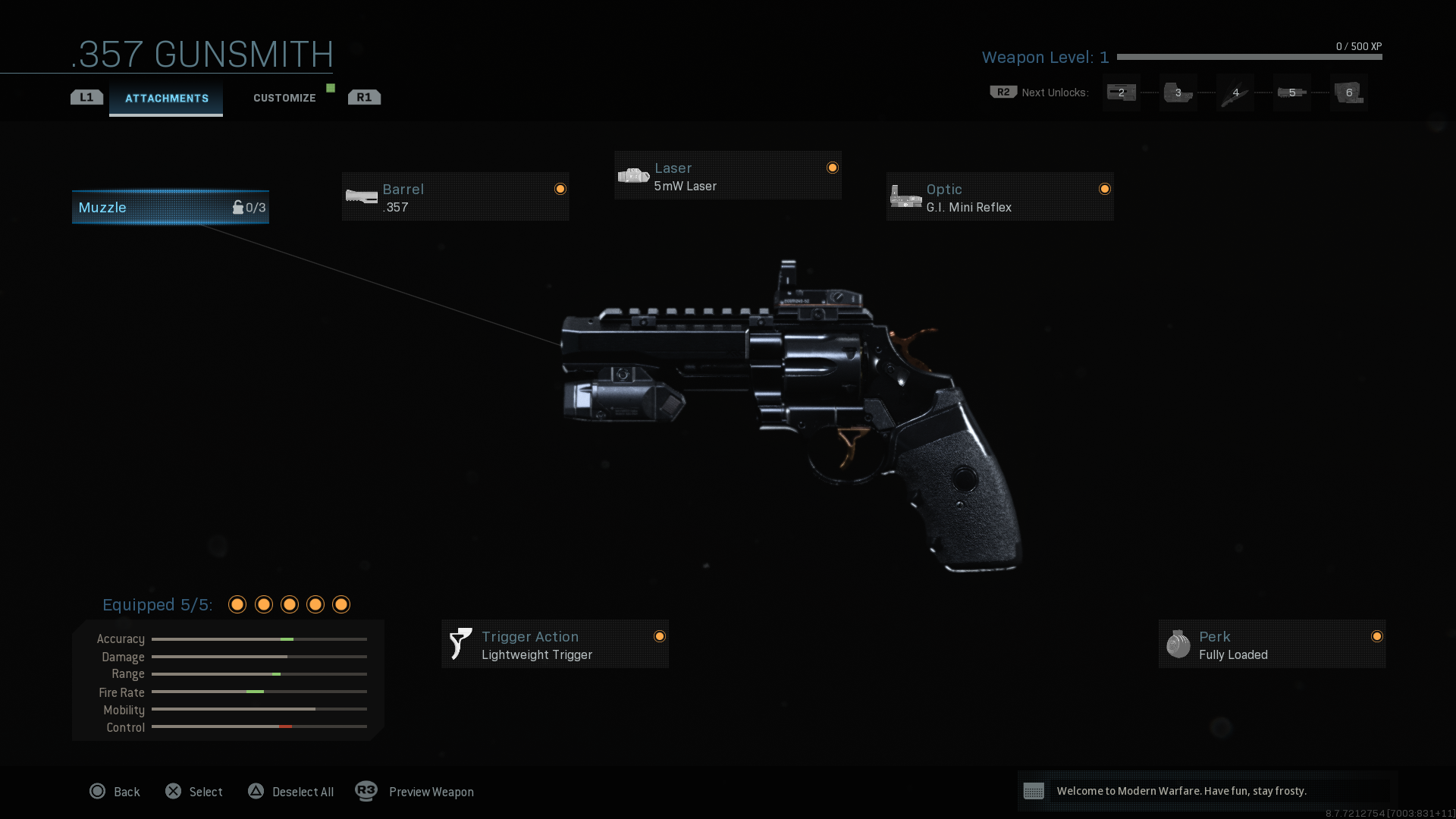Choose the Laser 5mW Laser slot
This screenshot has height=819, width=1456.
click(x=727, y=176)
